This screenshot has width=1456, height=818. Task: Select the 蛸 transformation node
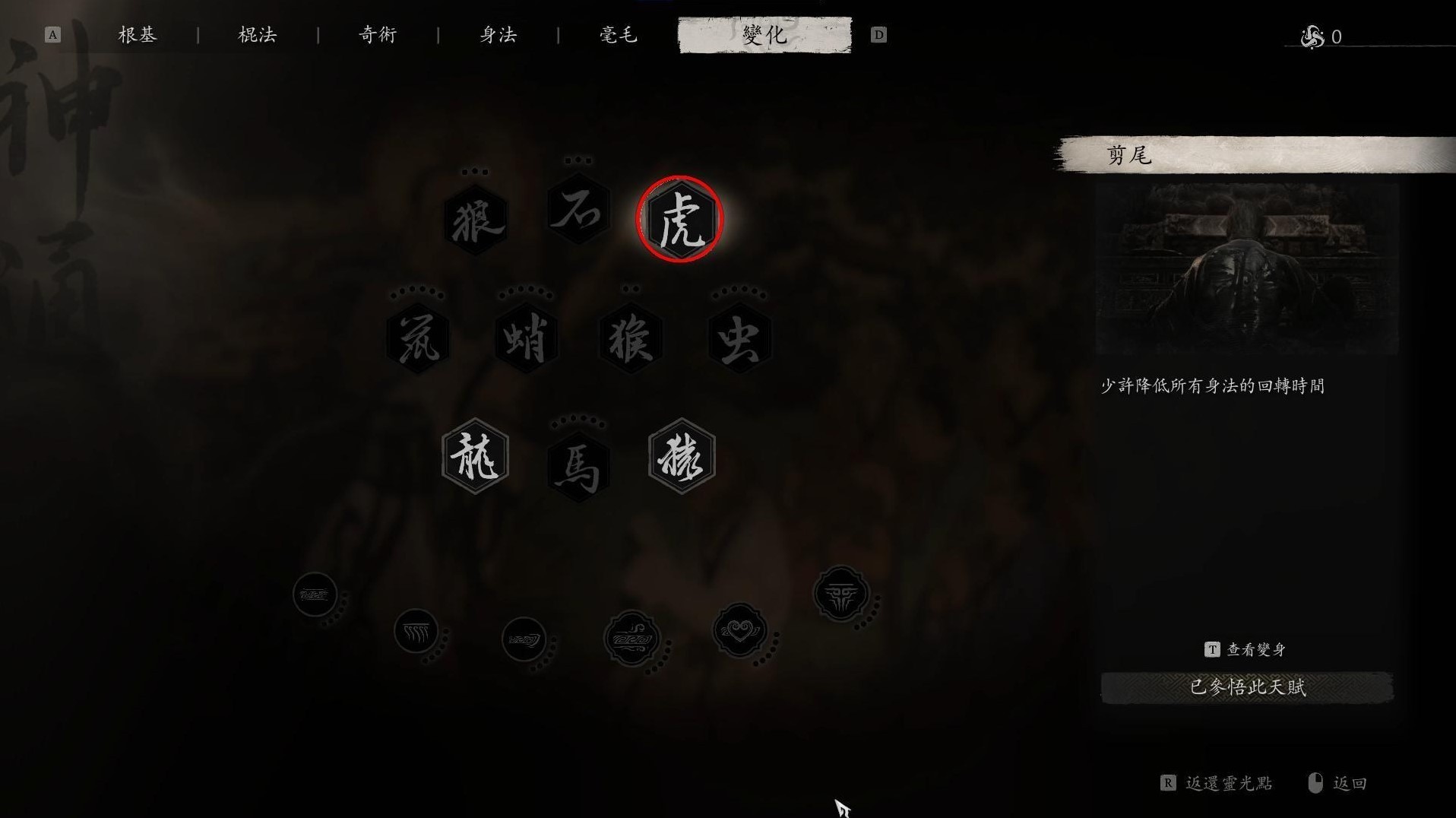pos(526,338)
